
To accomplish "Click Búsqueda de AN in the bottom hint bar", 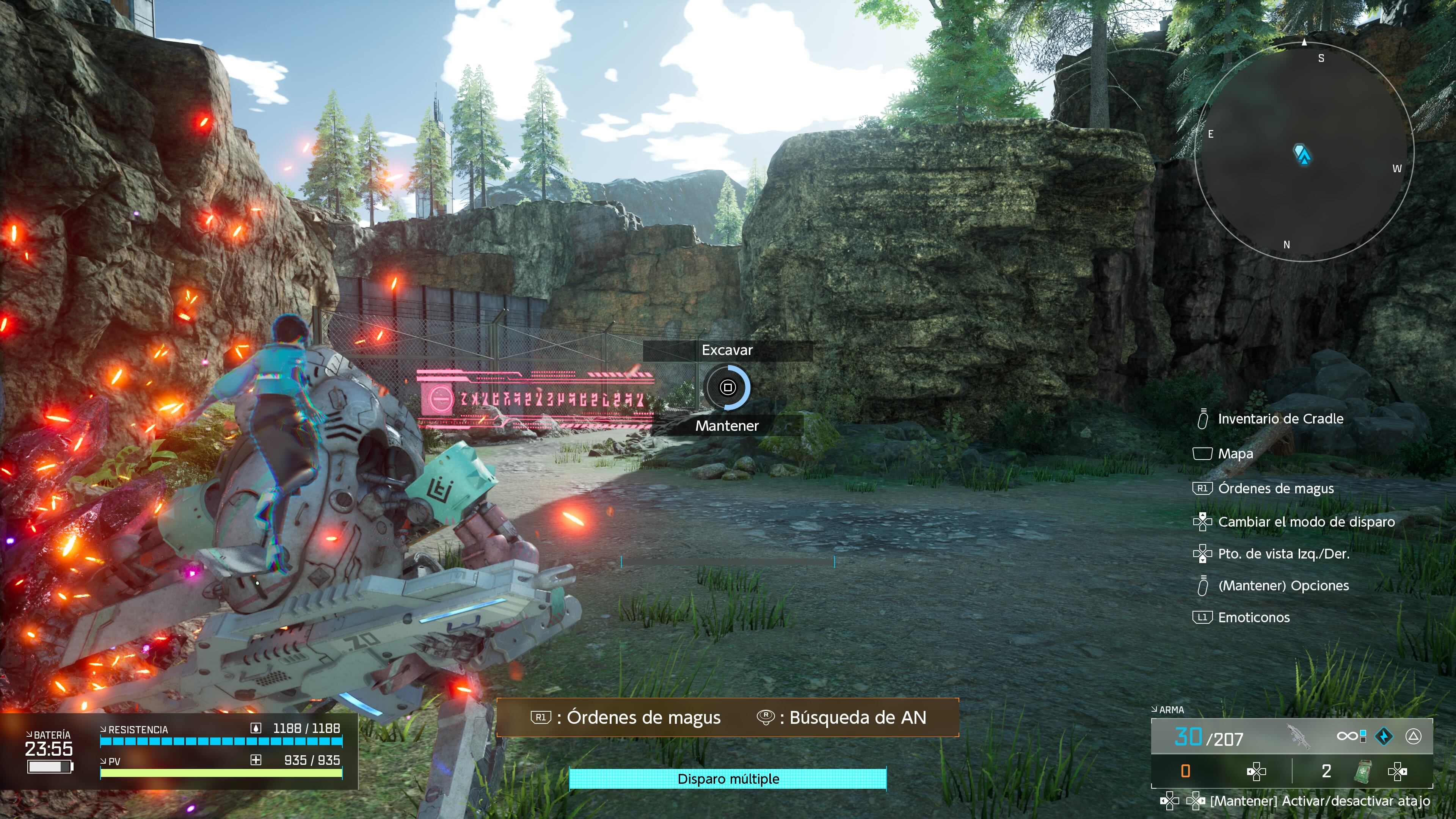I will click(857, 717).
